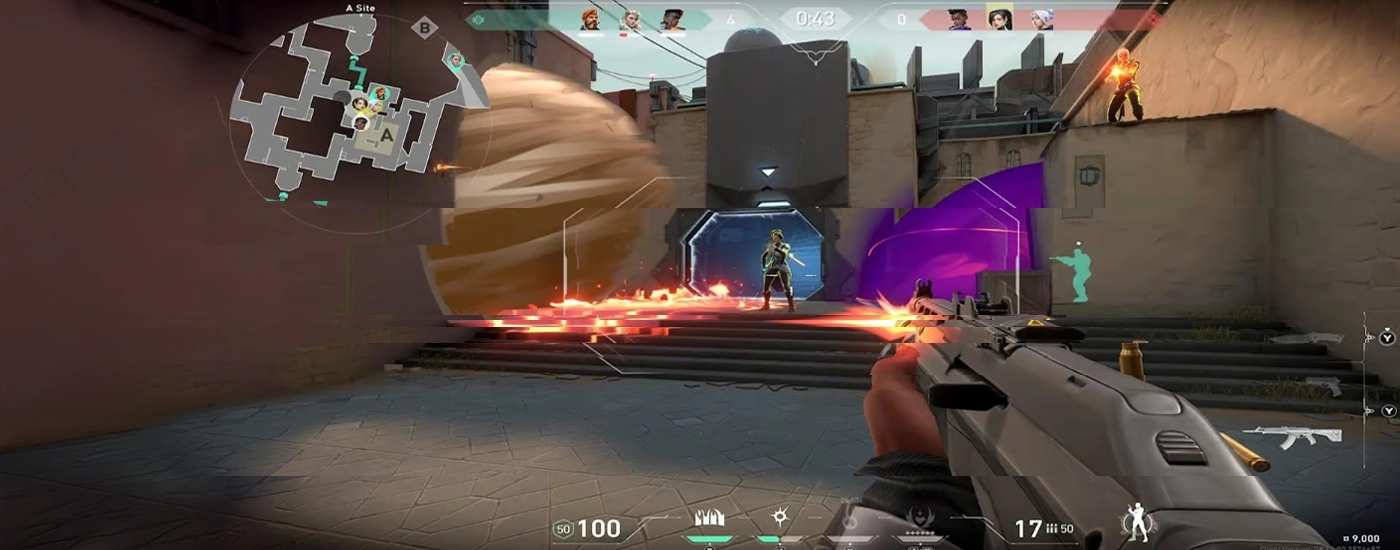Click the agent silhouette icon beside ammo

pyautogui.click(x=1137, y=522)
